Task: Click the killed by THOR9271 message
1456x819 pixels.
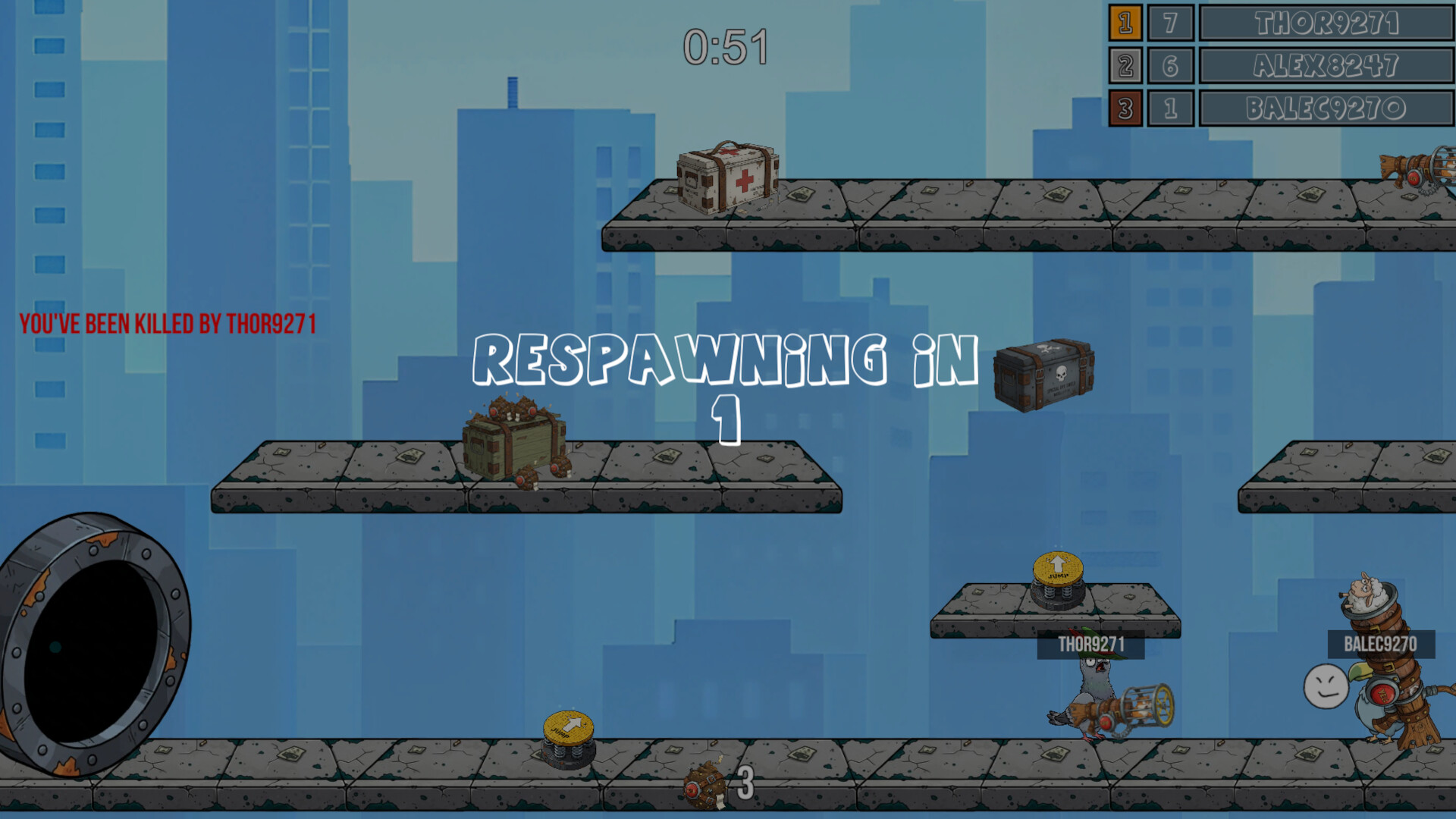Action: (168, 322)
